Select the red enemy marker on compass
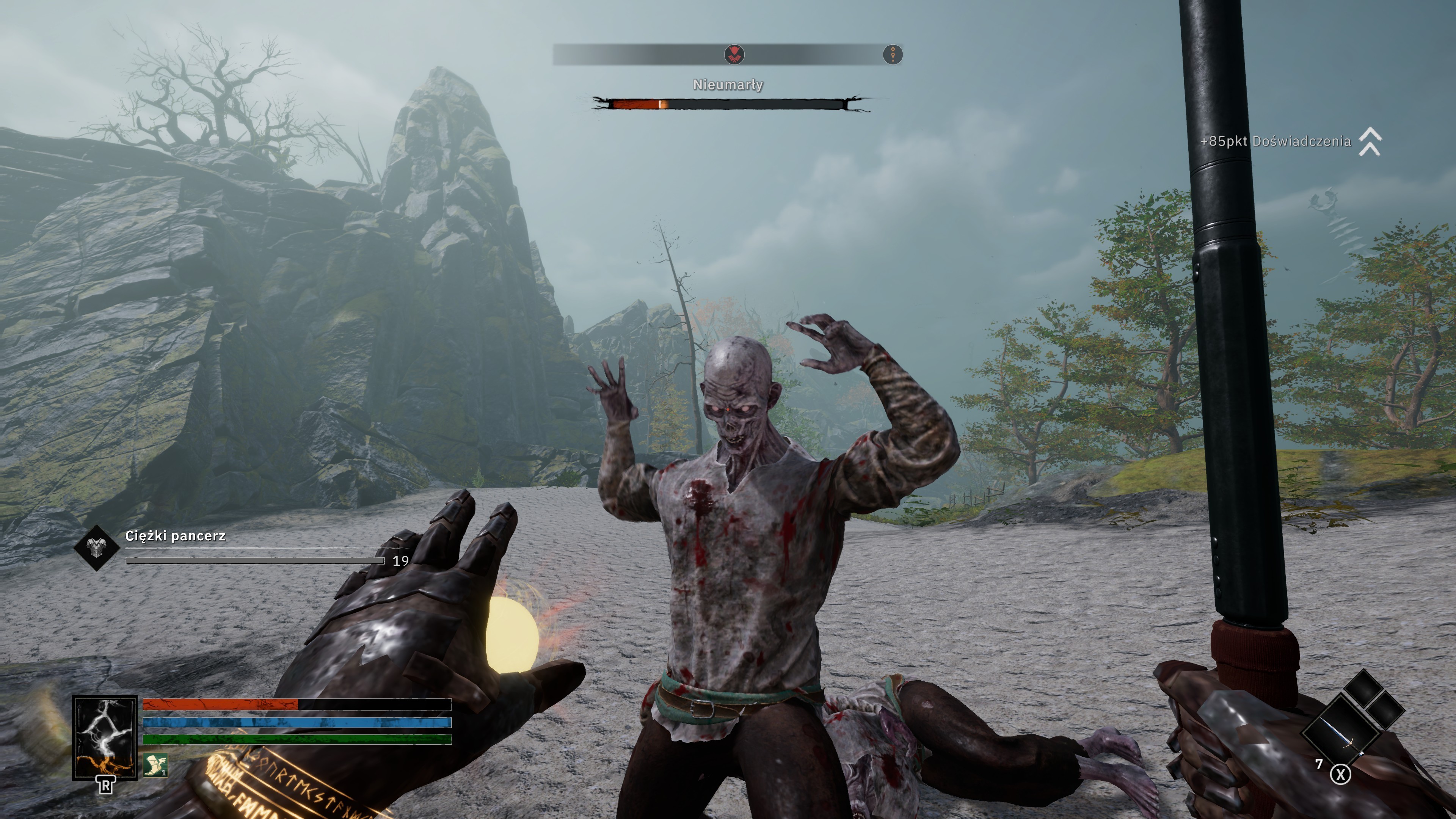This screenshot has height=819, width=1456. coord(734,55)
